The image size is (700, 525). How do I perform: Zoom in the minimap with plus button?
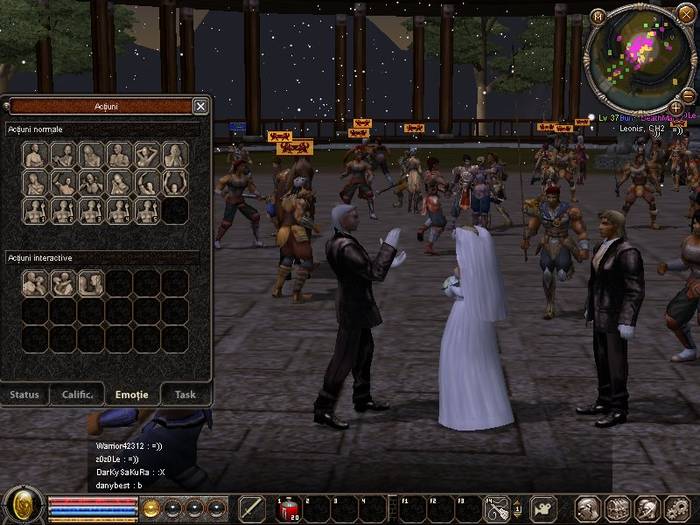tap(676, 106)
